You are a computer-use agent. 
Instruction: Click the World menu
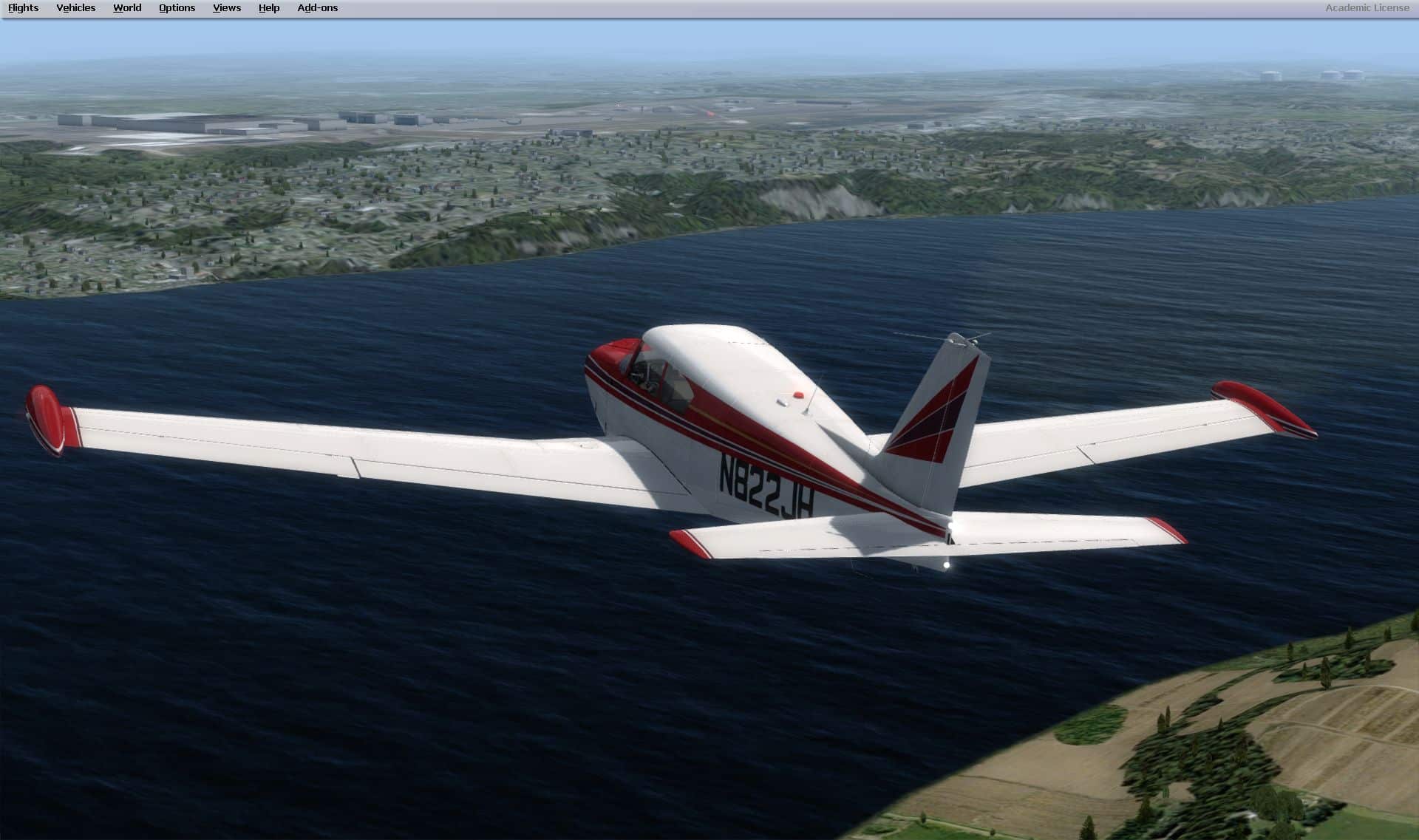(127, 8)
